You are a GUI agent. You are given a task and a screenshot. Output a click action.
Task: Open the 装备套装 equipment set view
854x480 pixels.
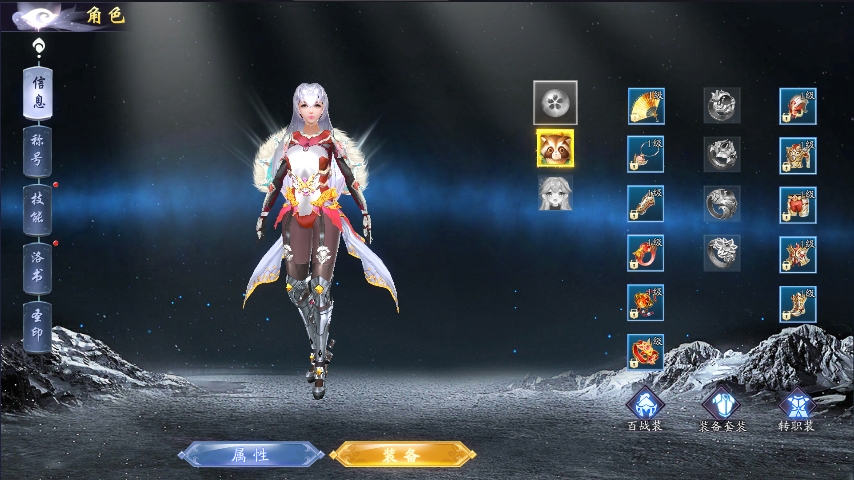pos(722,406)
